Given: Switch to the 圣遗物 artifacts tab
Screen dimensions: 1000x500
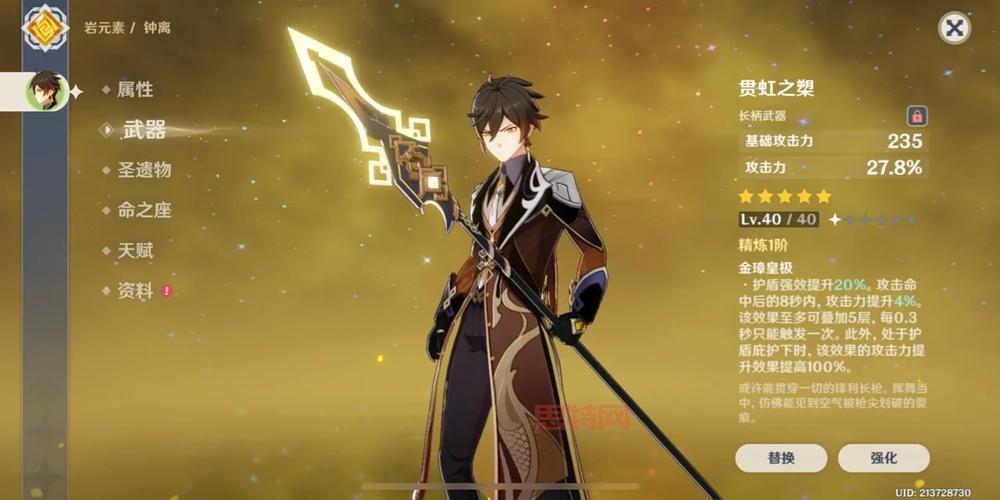Looking at the screenshot, I should pos(144,170).
